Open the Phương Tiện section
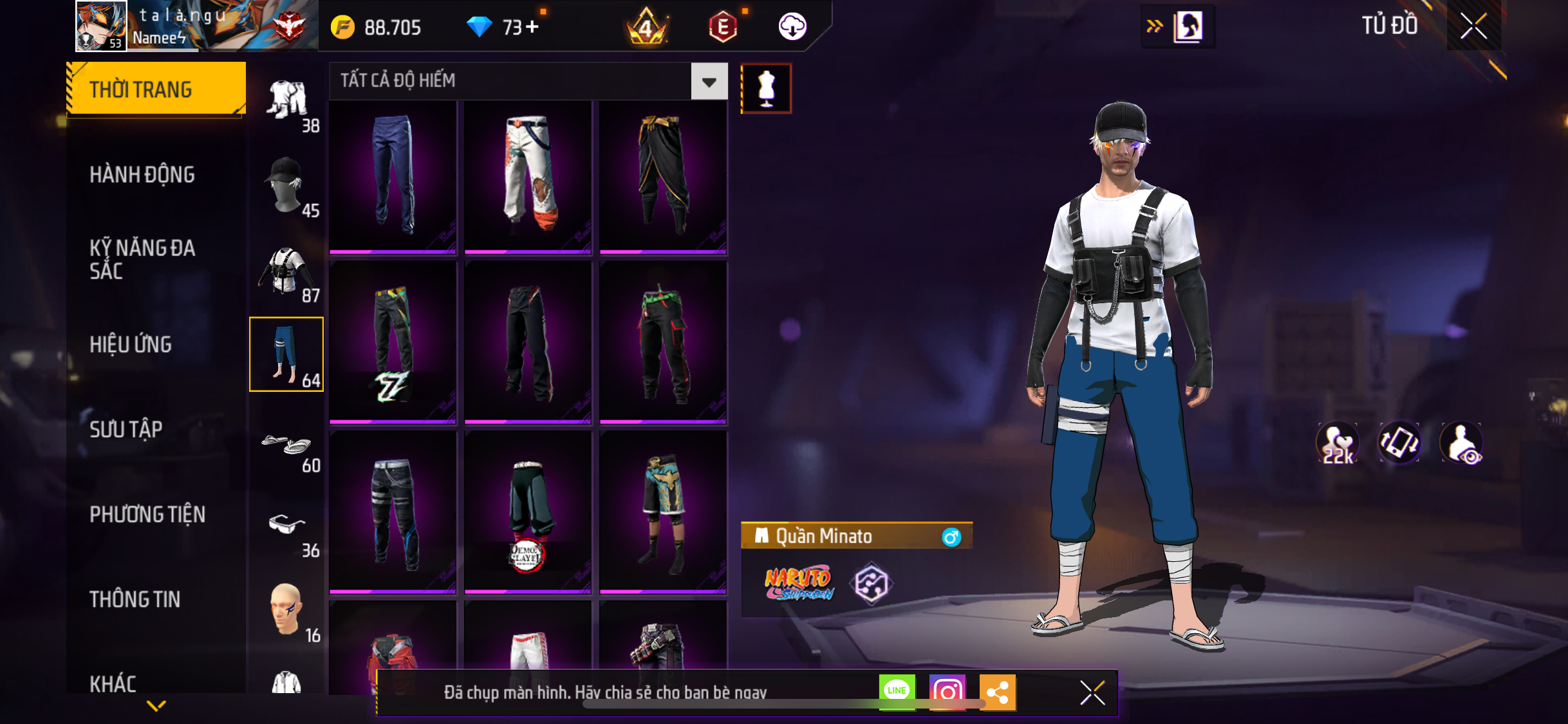This screenshot has width=1568, height=724. [x=147, y=514]
